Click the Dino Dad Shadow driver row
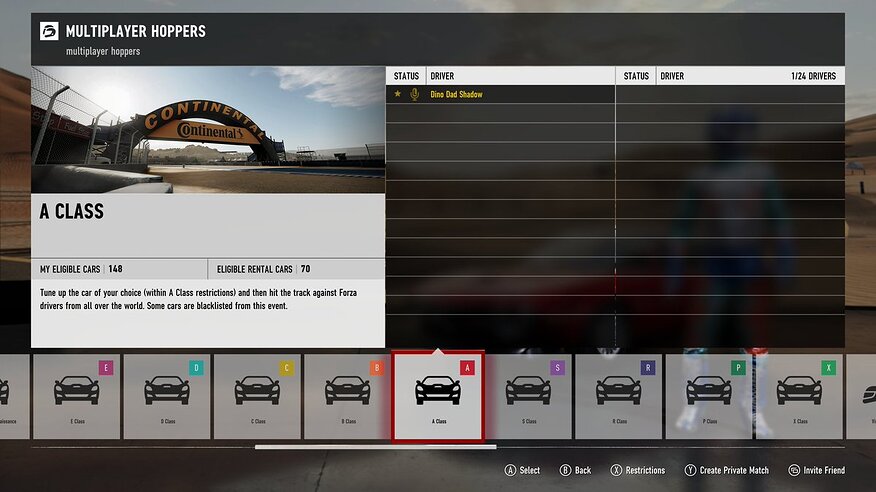876x492 pixels. click(x=500, y=94)
